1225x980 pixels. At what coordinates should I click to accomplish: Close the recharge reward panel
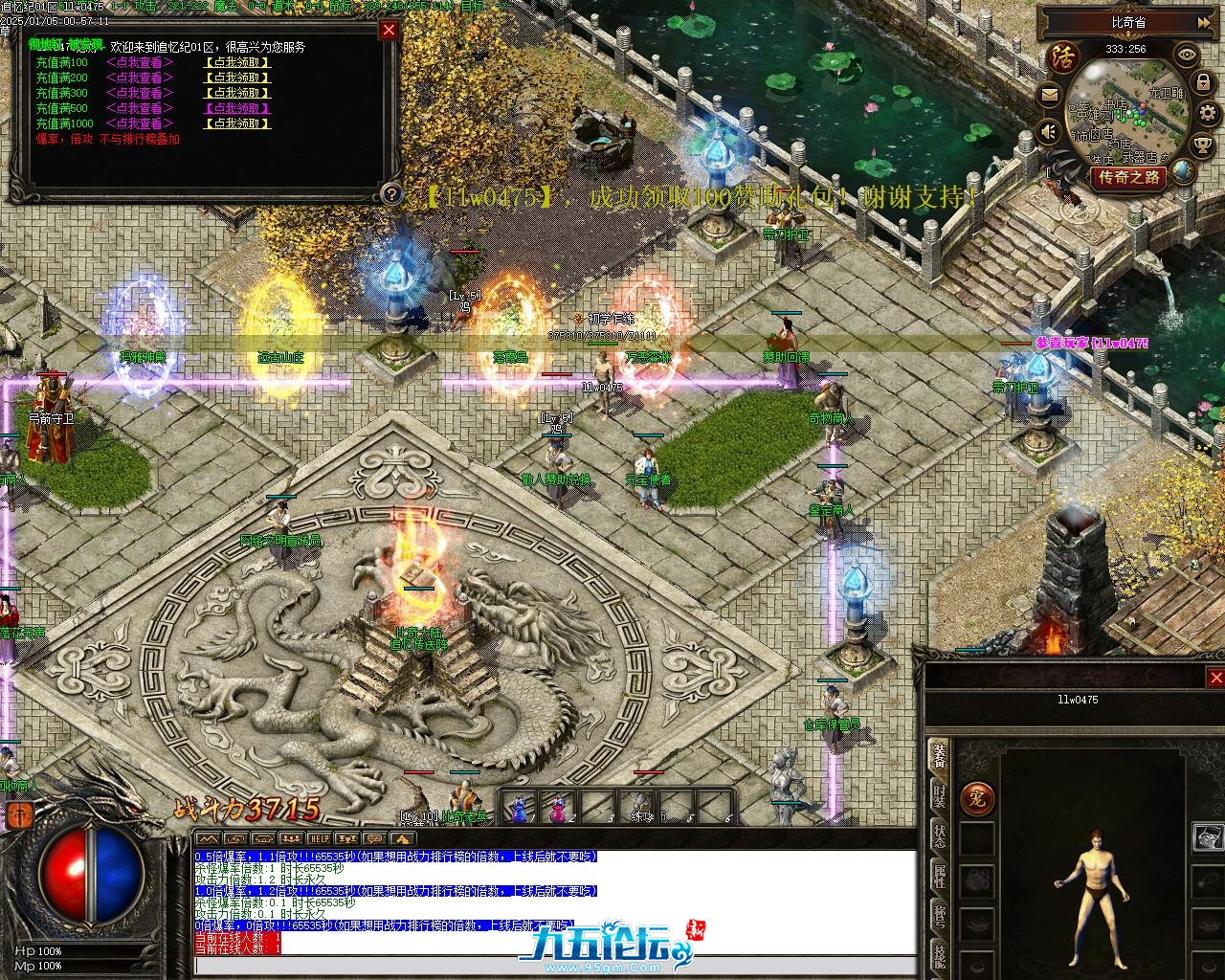coord(389,30)
